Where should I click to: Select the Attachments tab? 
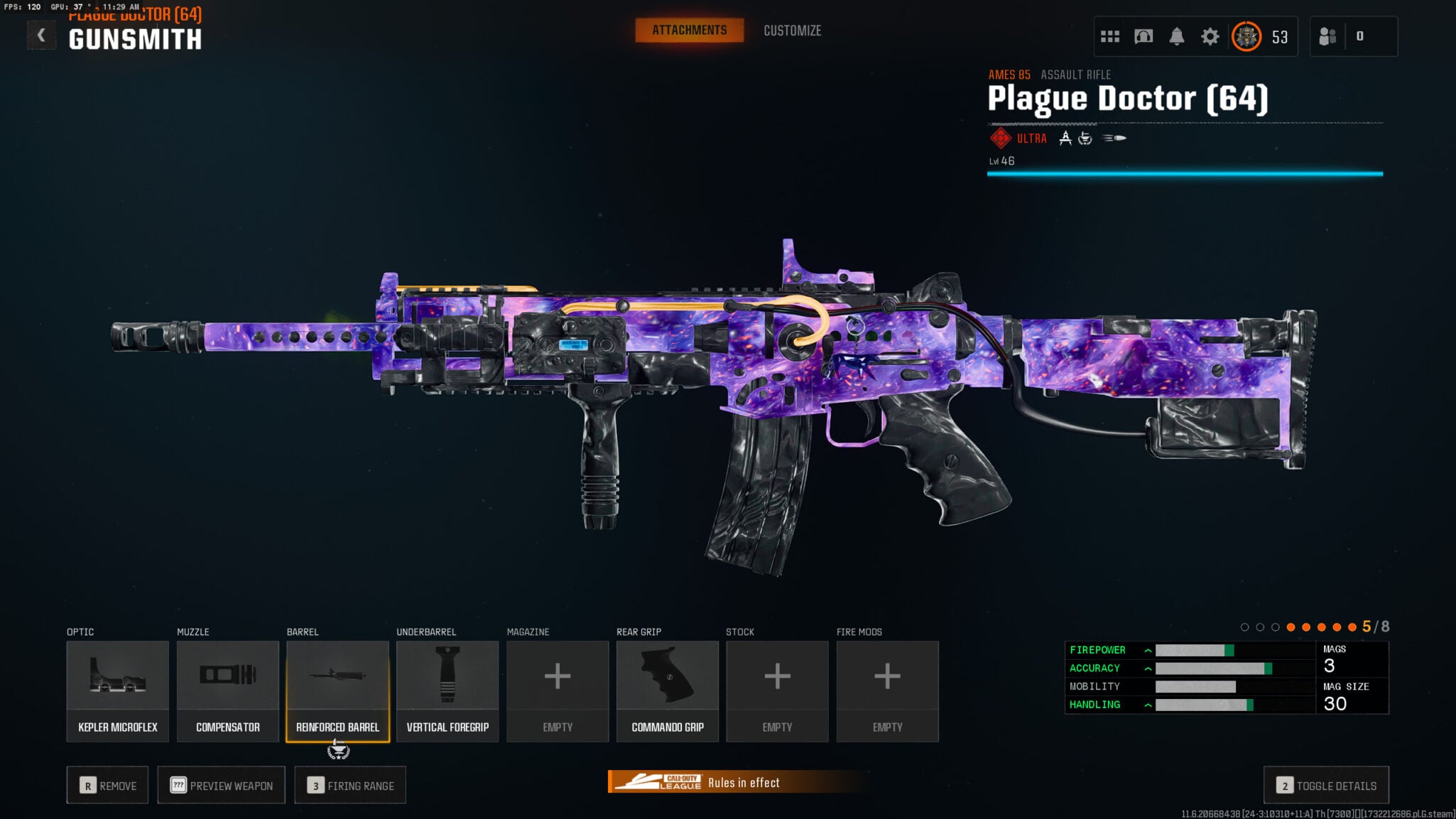point(689,31)
